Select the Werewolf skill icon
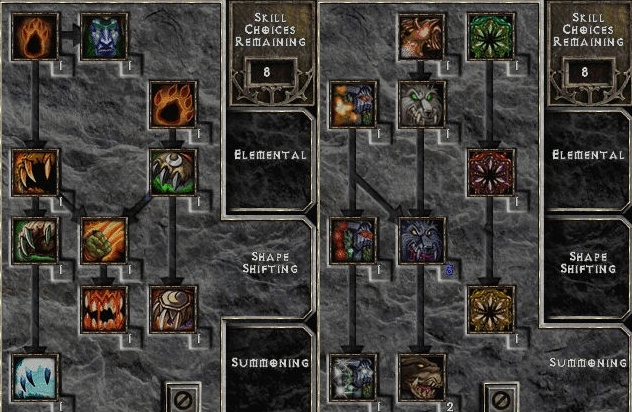Viewport: 632px width, 412px height. [x=36, y=38]
